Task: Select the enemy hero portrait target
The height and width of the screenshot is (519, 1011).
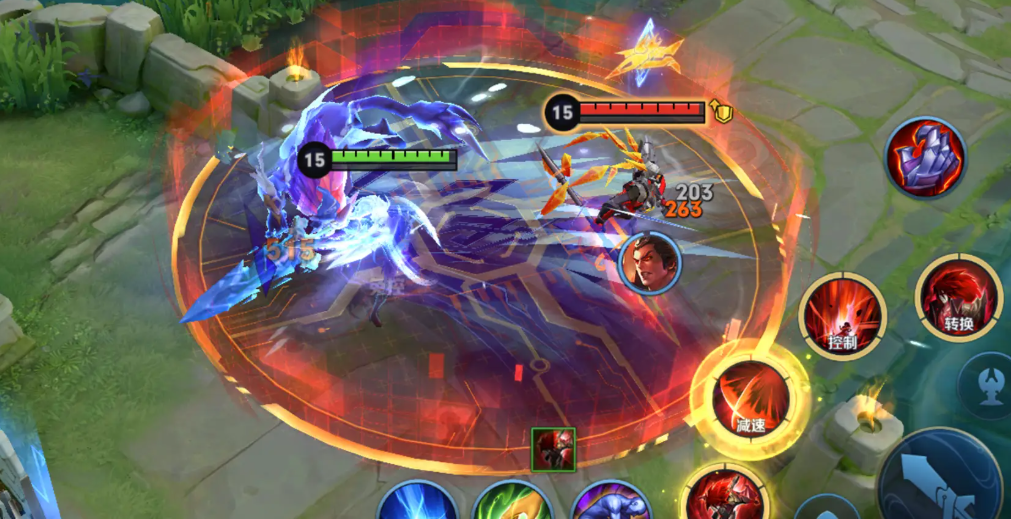Action: pyautogui.click(x=650, y=264)
